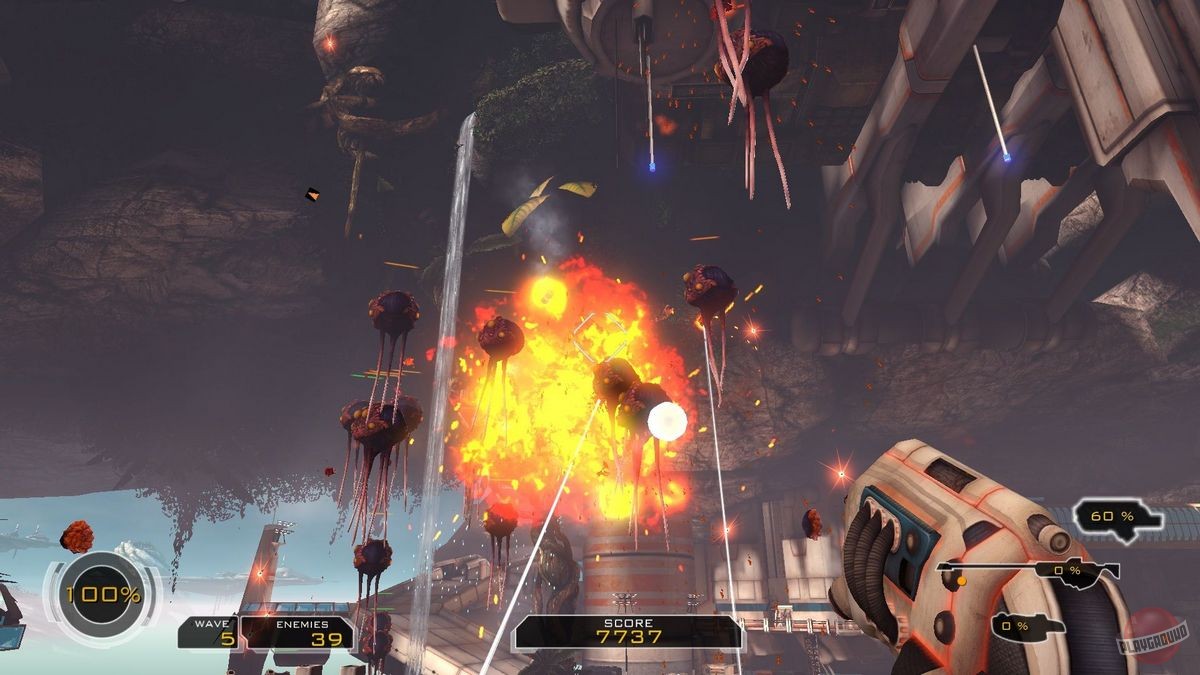This screenshot has height=675, width=1200.
Task: Select the pistol weapon icon showing 60 %
Action: pos(1118,516)
